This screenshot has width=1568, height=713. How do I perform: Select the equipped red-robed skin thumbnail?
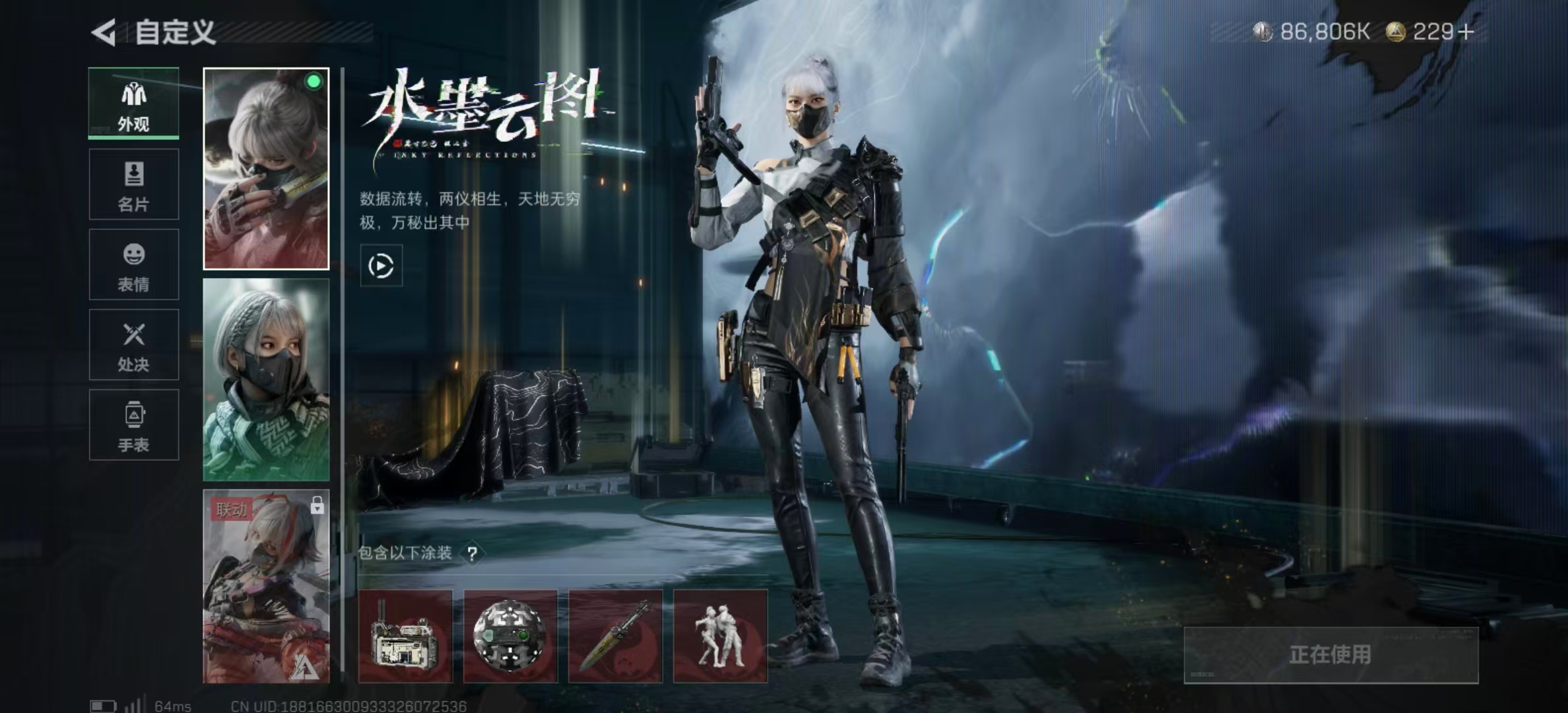(266, 168)
